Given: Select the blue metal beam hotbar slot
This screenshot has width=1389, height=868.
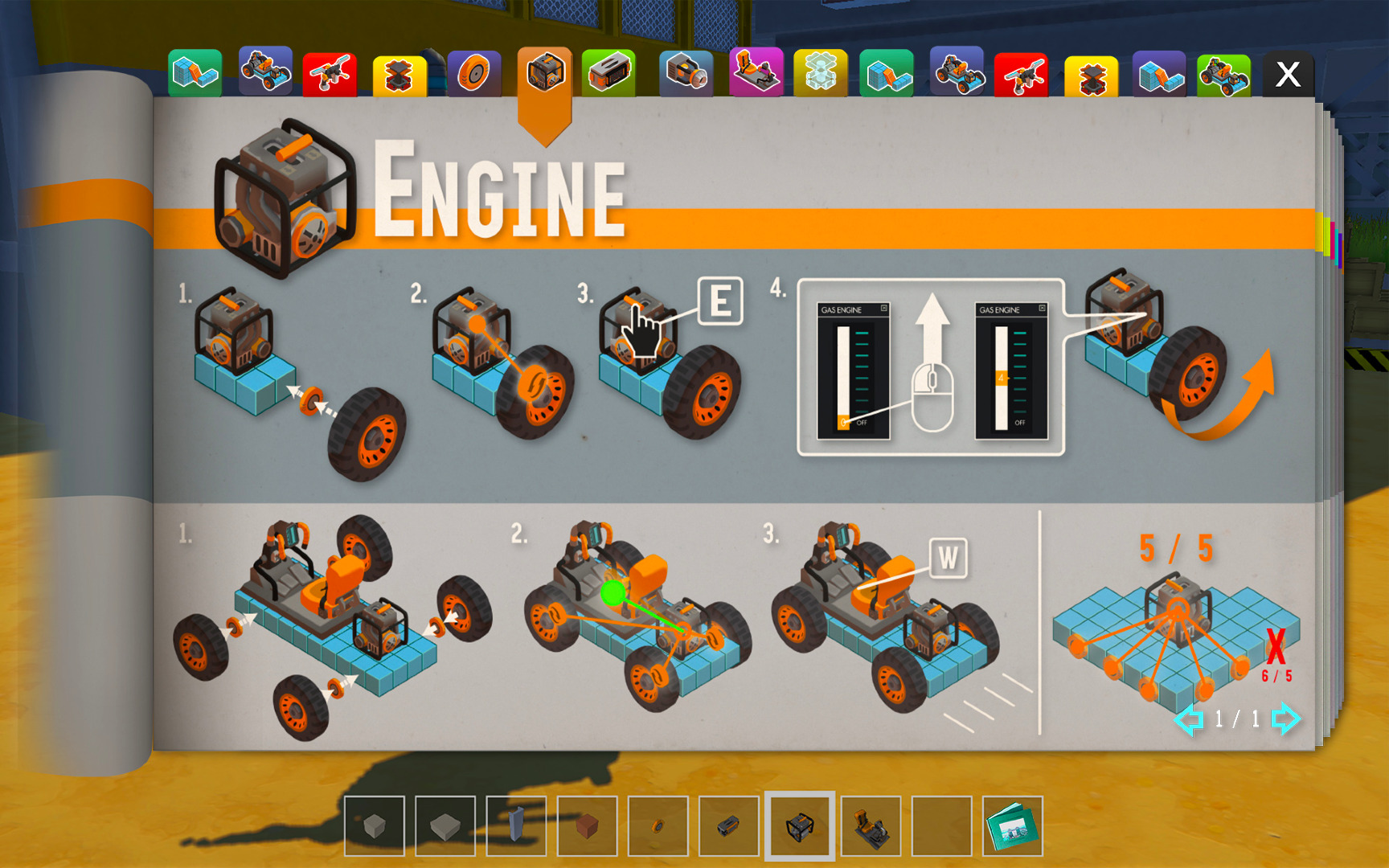Looking at the screenshot, I should tap(516, 826).
